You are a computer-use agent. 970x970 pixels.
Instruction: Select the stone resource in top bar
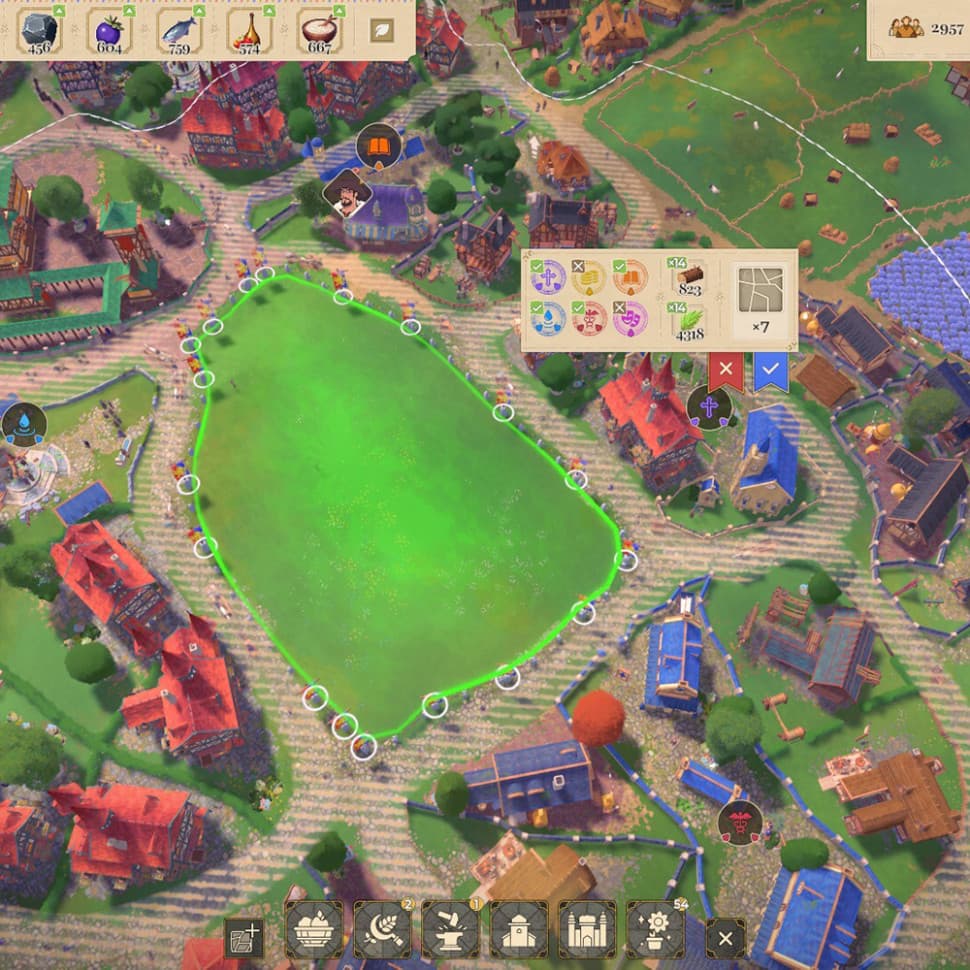tap(40, 32)
